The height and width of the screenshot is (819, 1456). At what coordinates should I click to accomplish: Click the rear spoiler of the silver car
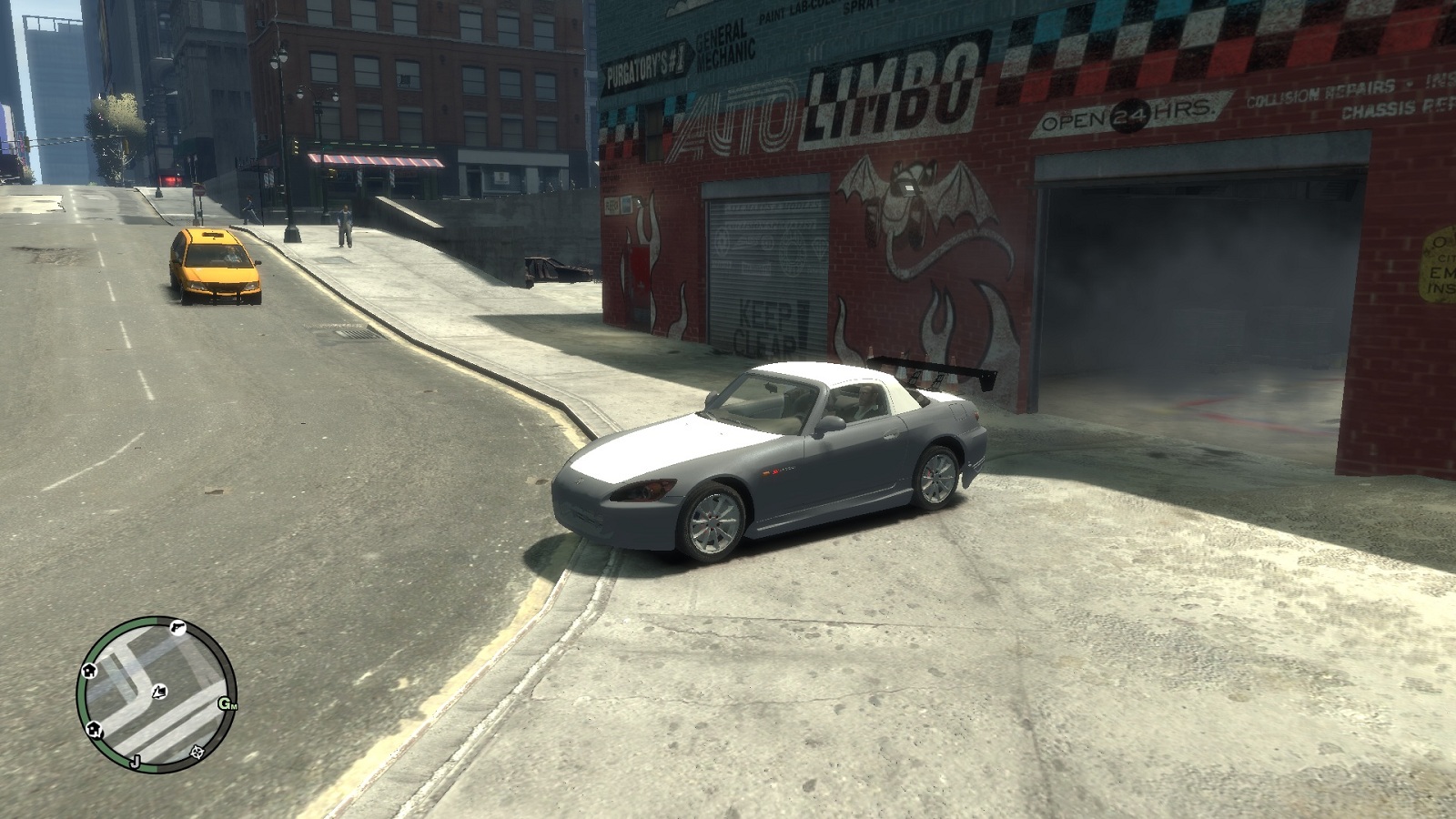(928, 369)
